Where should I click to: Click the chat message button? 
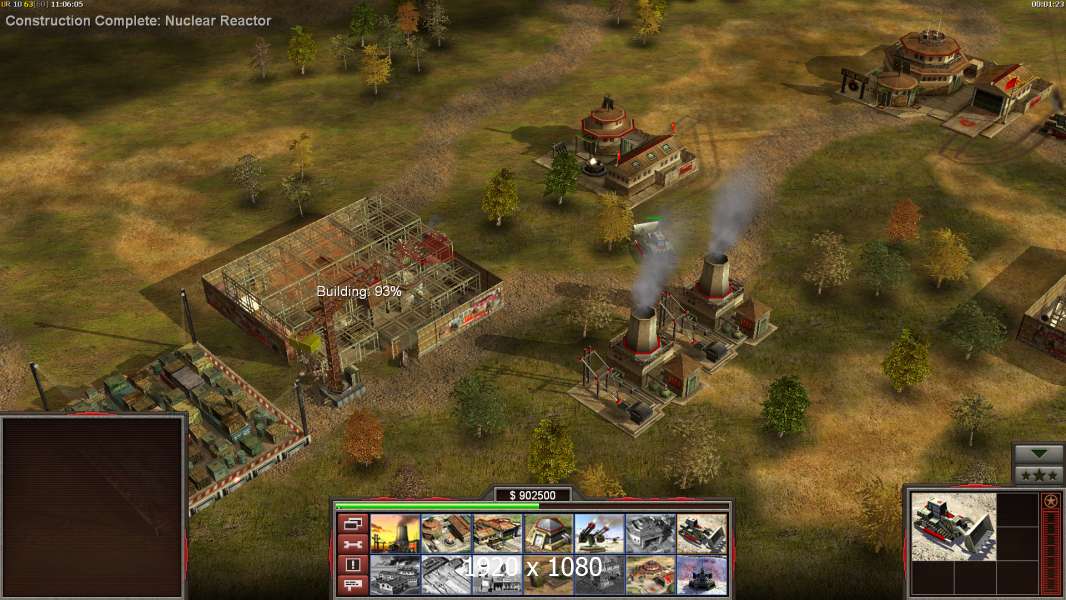(351, 586)
